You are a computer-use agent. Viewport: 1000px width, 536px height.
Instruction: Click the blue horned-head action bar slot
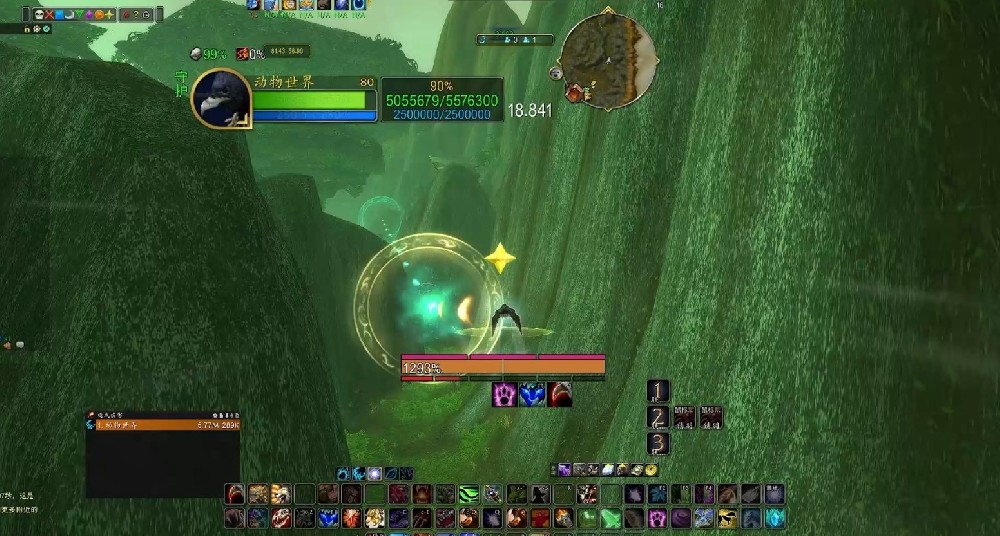tap(327, 518)
